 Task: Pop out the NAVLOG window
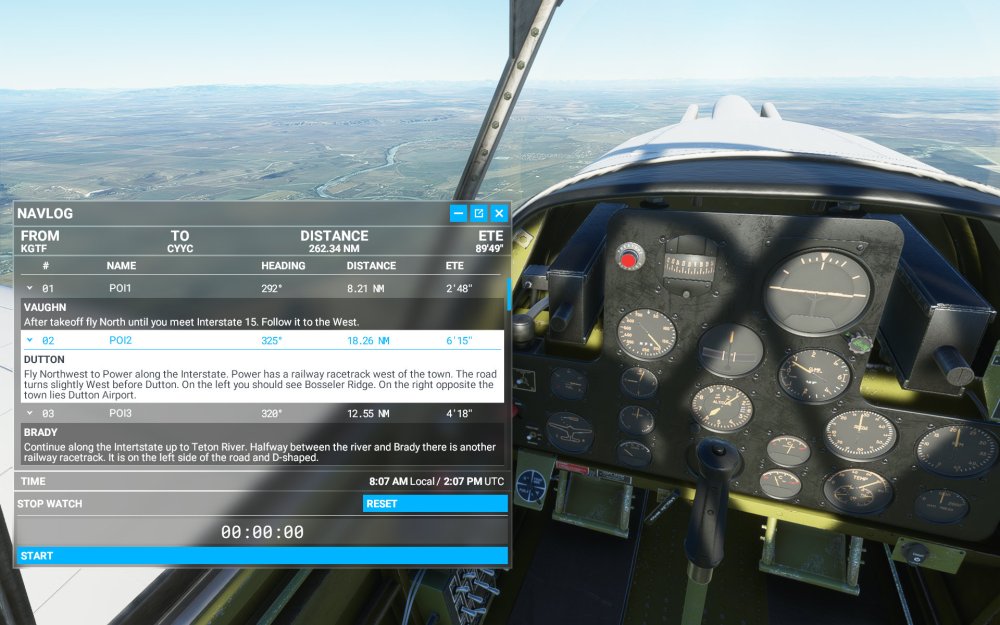[x=479, y=213]
